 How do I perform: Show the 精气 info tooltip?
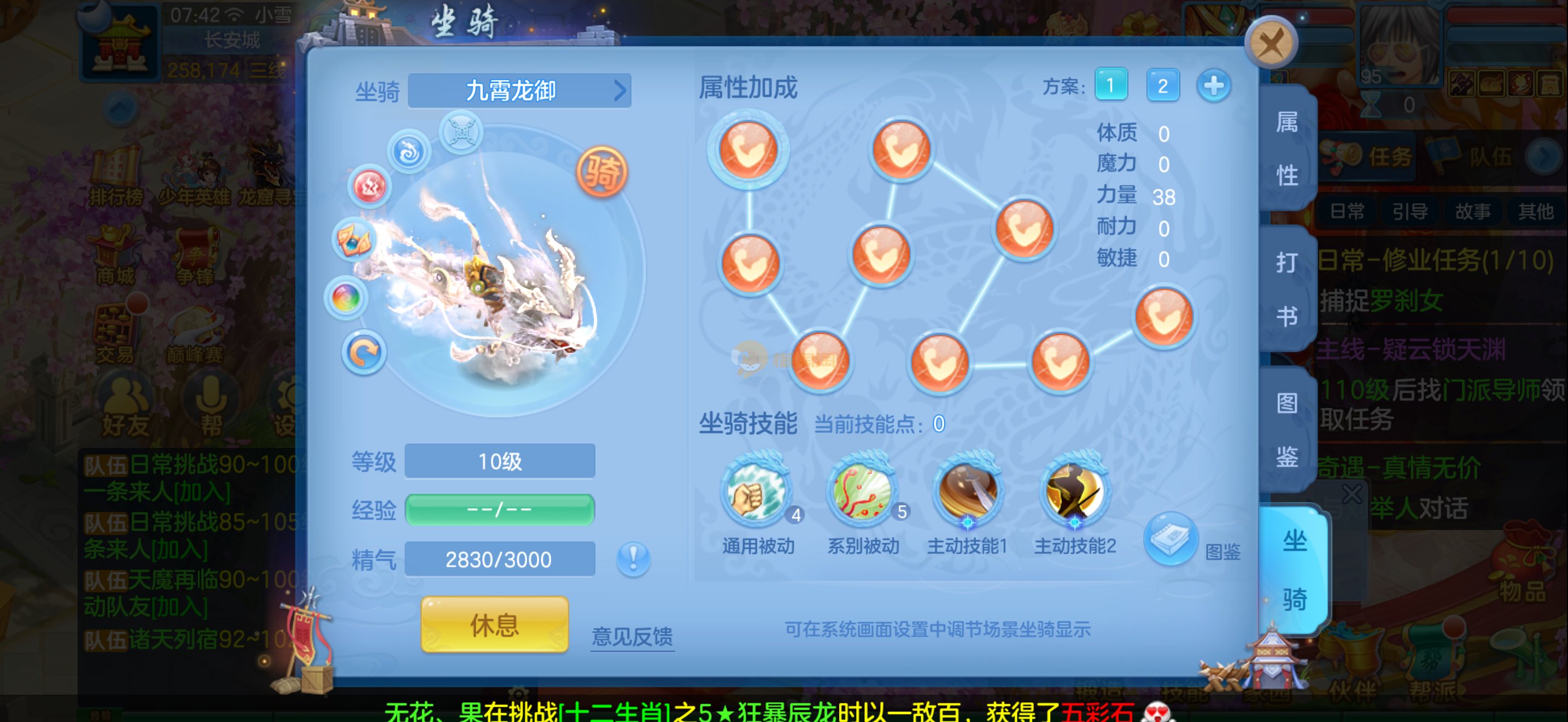pyautogui.click(x=633, y=558)
